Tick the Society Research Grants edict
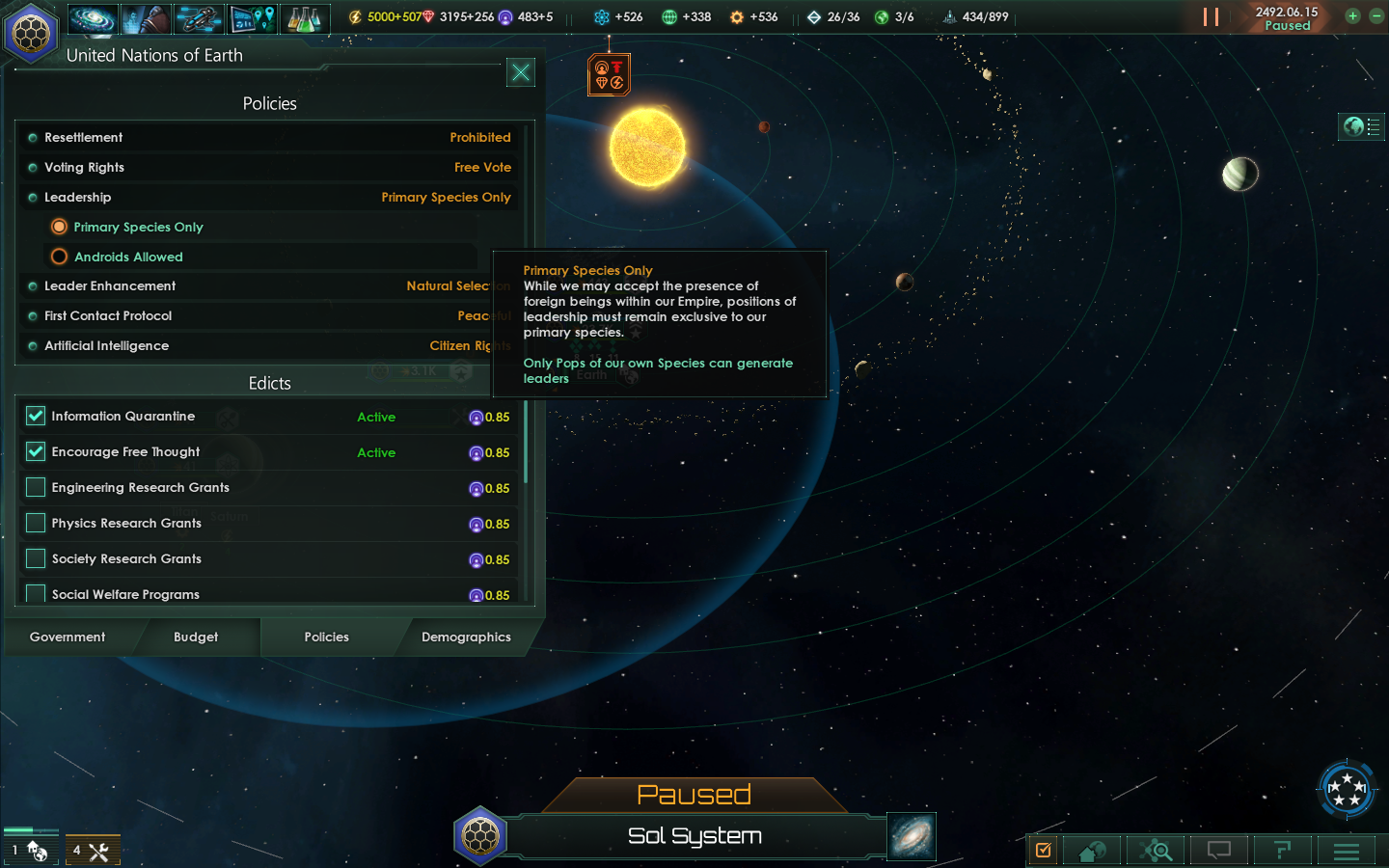 pyautogui.click(x=36, y=558)
